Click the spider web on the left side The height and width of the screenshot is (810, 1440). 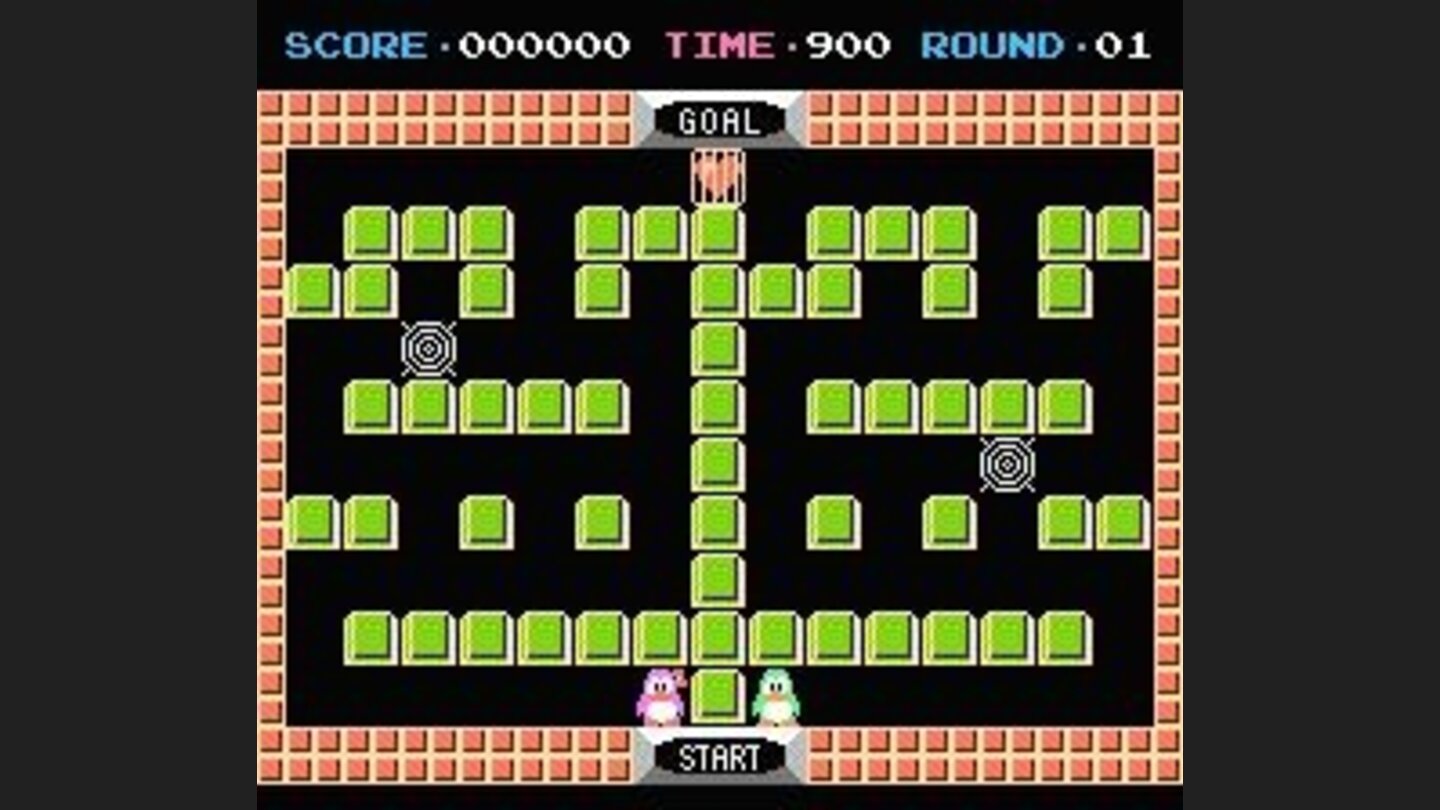(428, 349)
